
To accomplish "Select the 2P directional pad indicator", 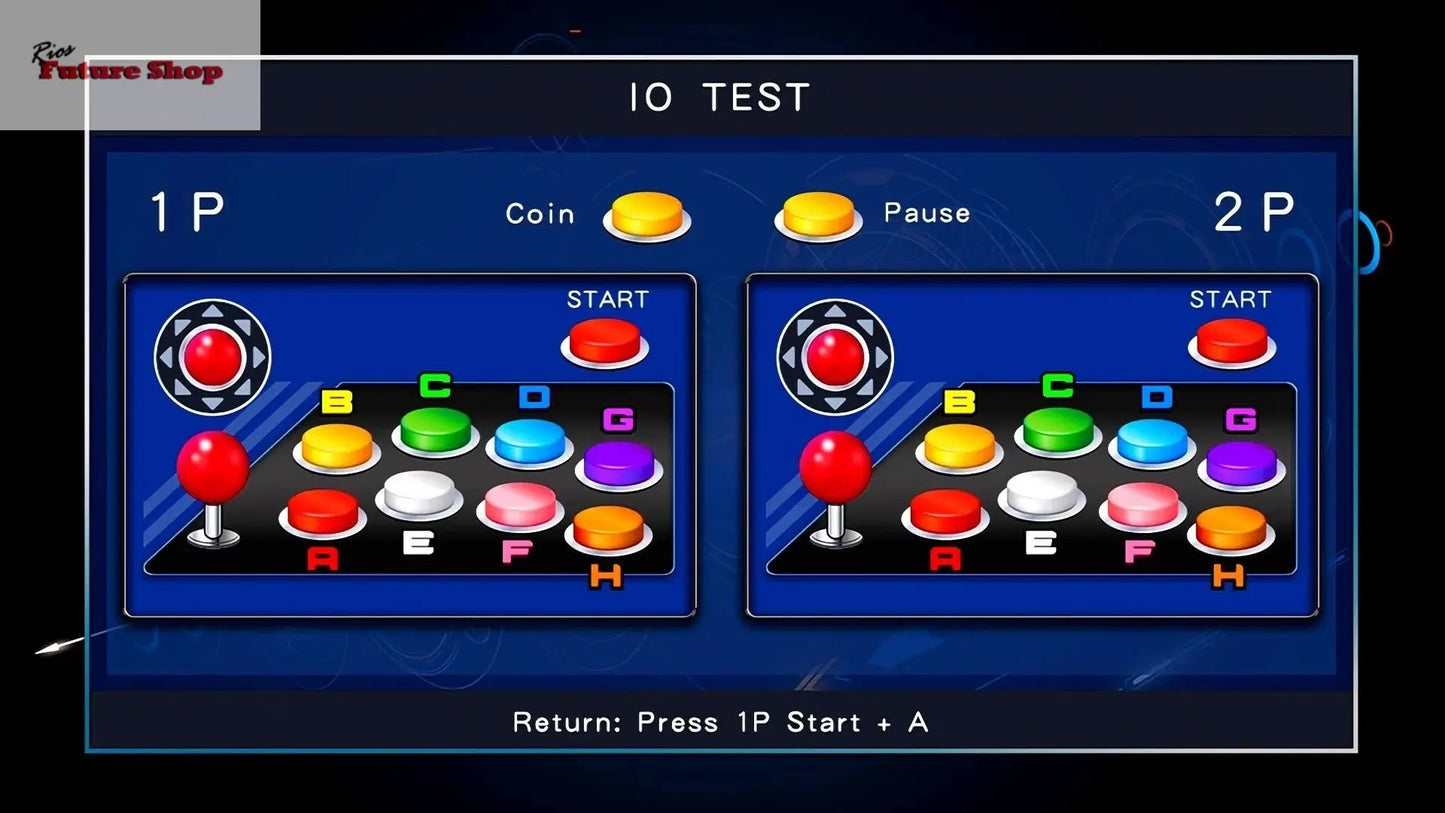I will pyautogui.click(x=834, y=355).
